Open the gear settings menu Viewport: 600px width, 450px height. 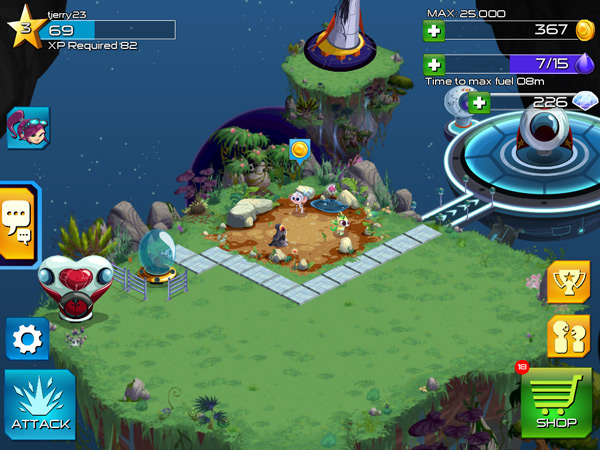27,340
